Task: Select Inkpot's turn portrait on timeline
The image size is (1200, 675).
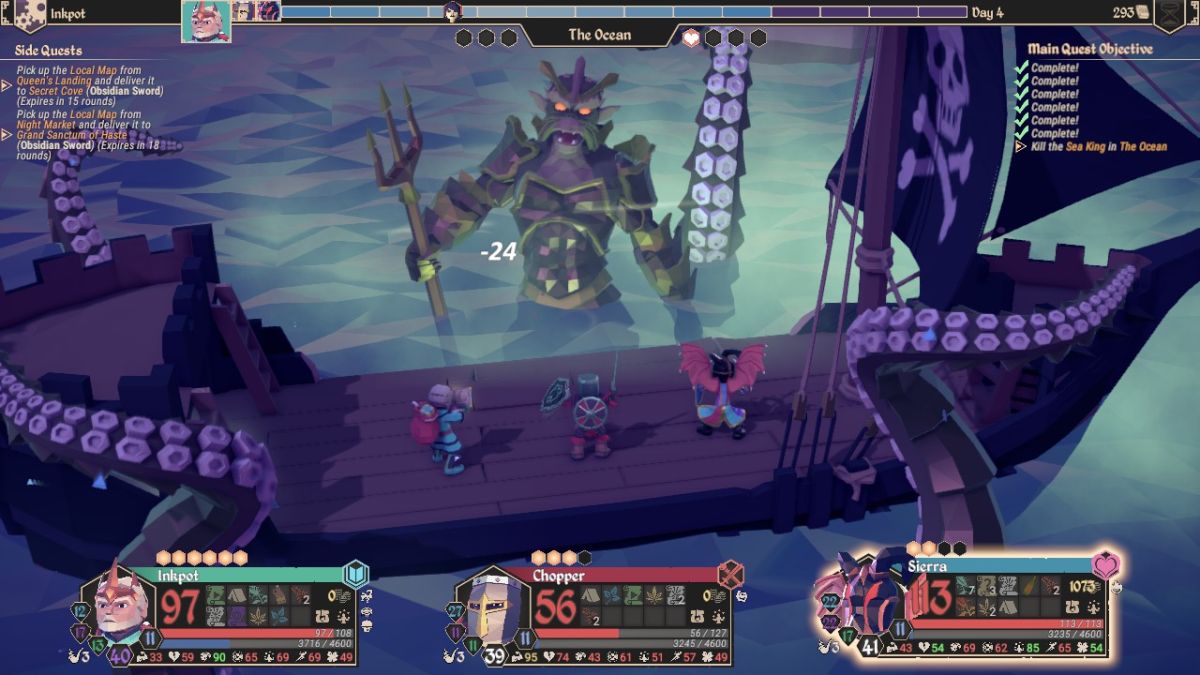Action: pos(206,21)
